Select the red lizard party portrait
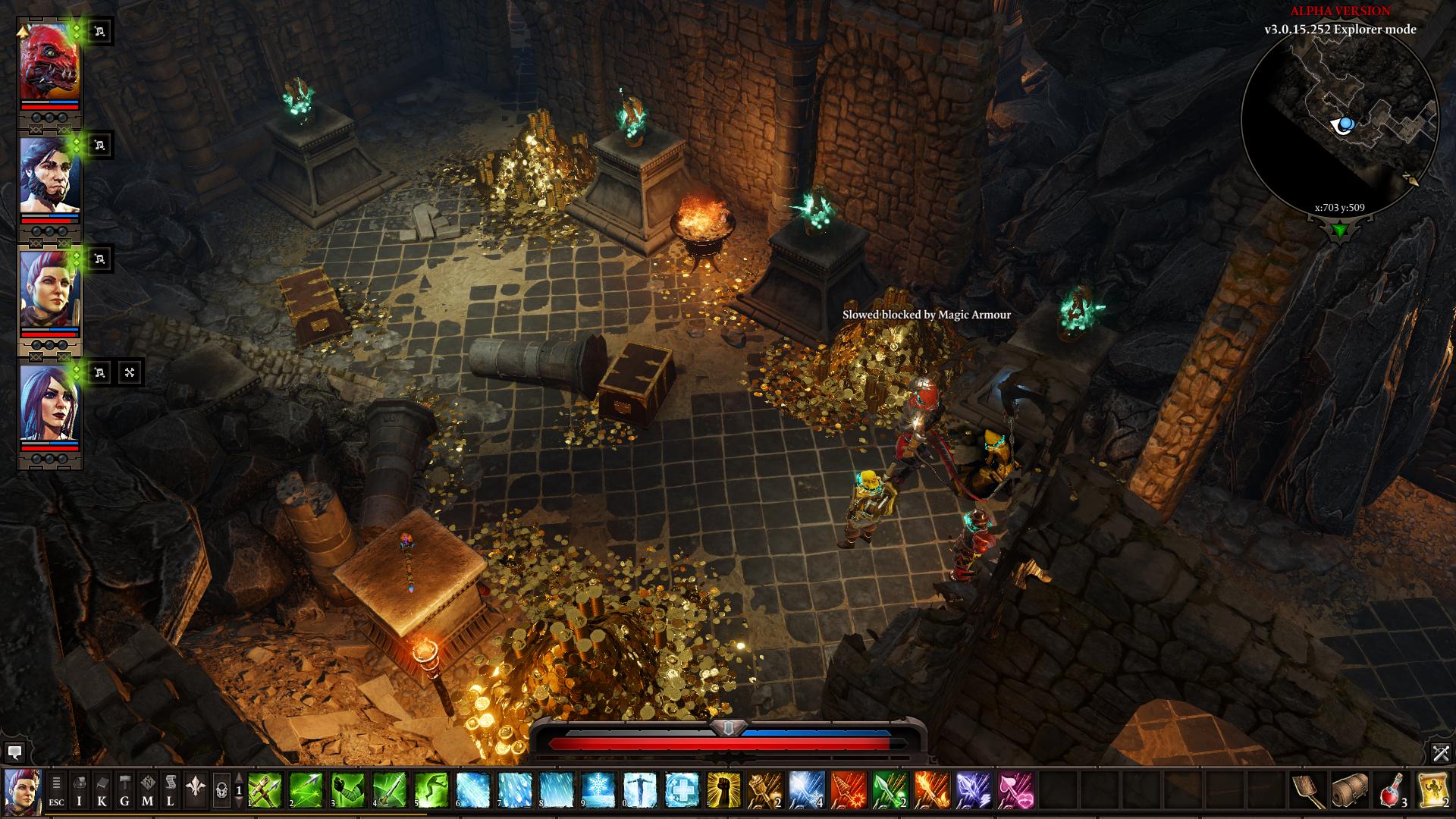Screen dimensions: 1456x819 (49, 63)
